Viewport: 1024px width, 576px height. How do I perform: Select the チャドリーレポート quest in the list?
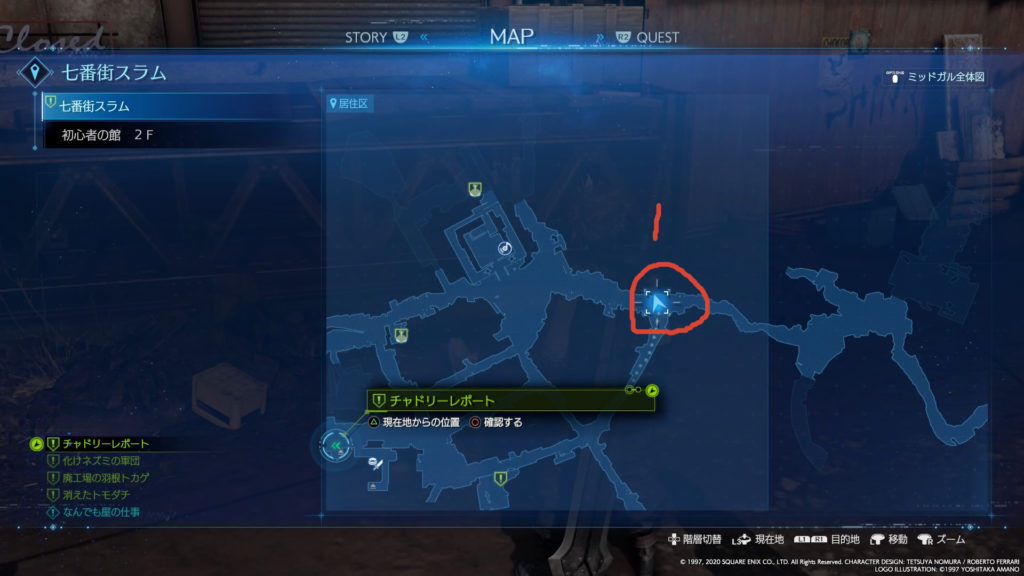click(104, 444)
